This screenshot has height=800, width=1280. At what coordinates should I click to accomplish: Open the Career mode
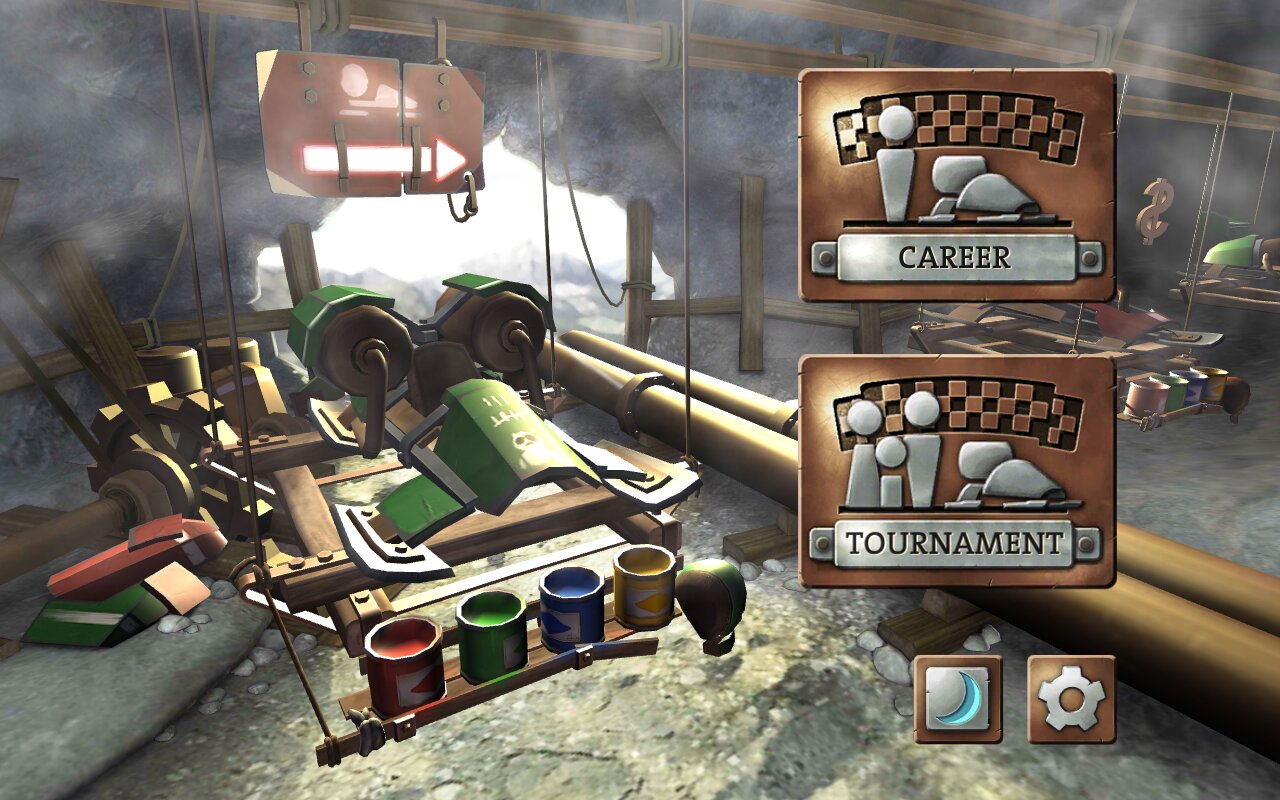point(957,186)
